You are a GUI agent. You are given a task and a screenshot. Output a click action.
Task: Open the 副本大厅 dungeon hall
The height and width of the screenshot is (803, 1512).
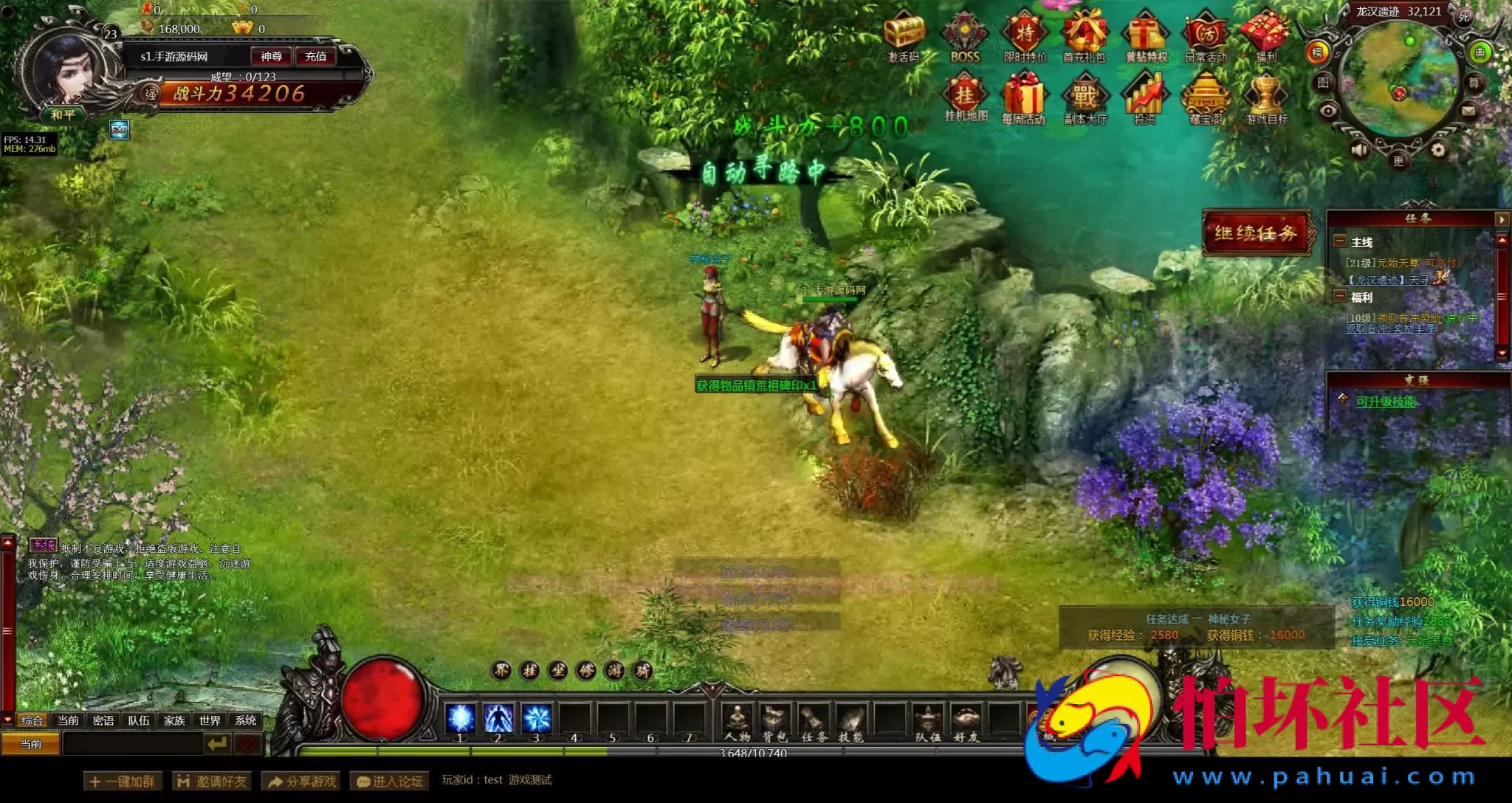coord(1085,99)
